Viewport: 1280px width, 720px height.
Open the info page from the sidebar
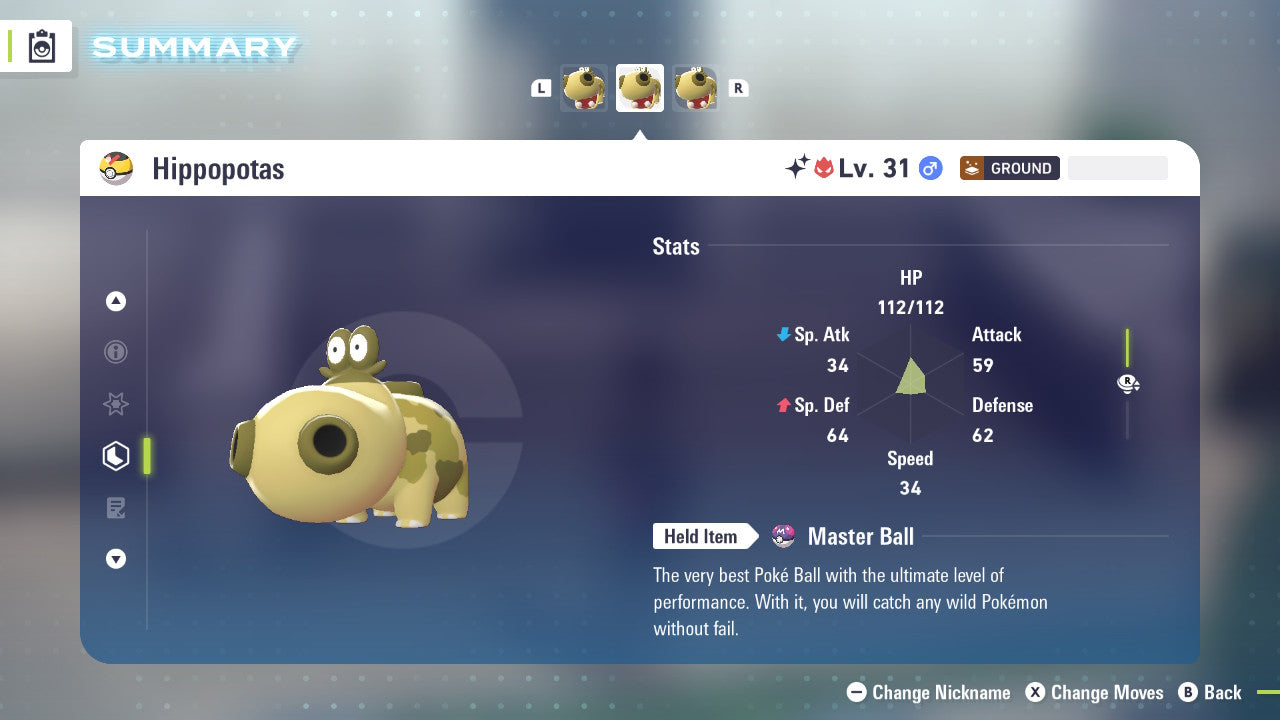[116, 352]
